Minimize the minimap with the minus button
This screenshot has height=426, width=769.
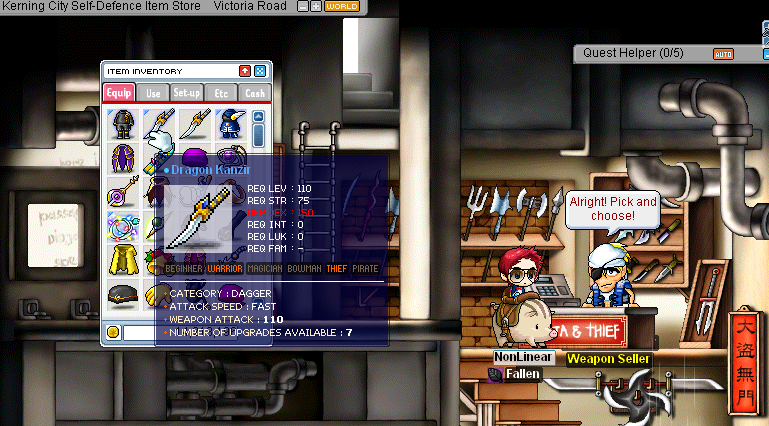click(x=304, y=6)
